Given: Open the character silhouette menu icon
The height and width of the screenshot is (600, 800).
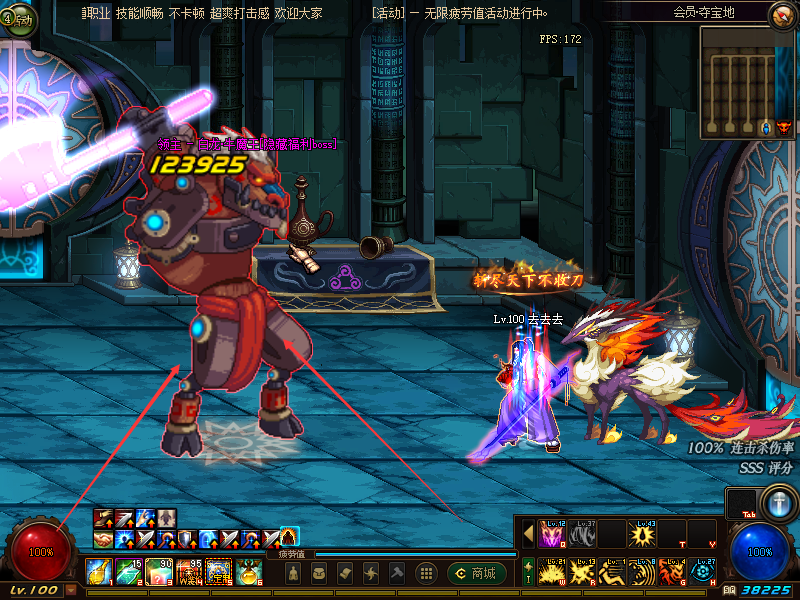Looking at the screenshot, I should [293, 573].
